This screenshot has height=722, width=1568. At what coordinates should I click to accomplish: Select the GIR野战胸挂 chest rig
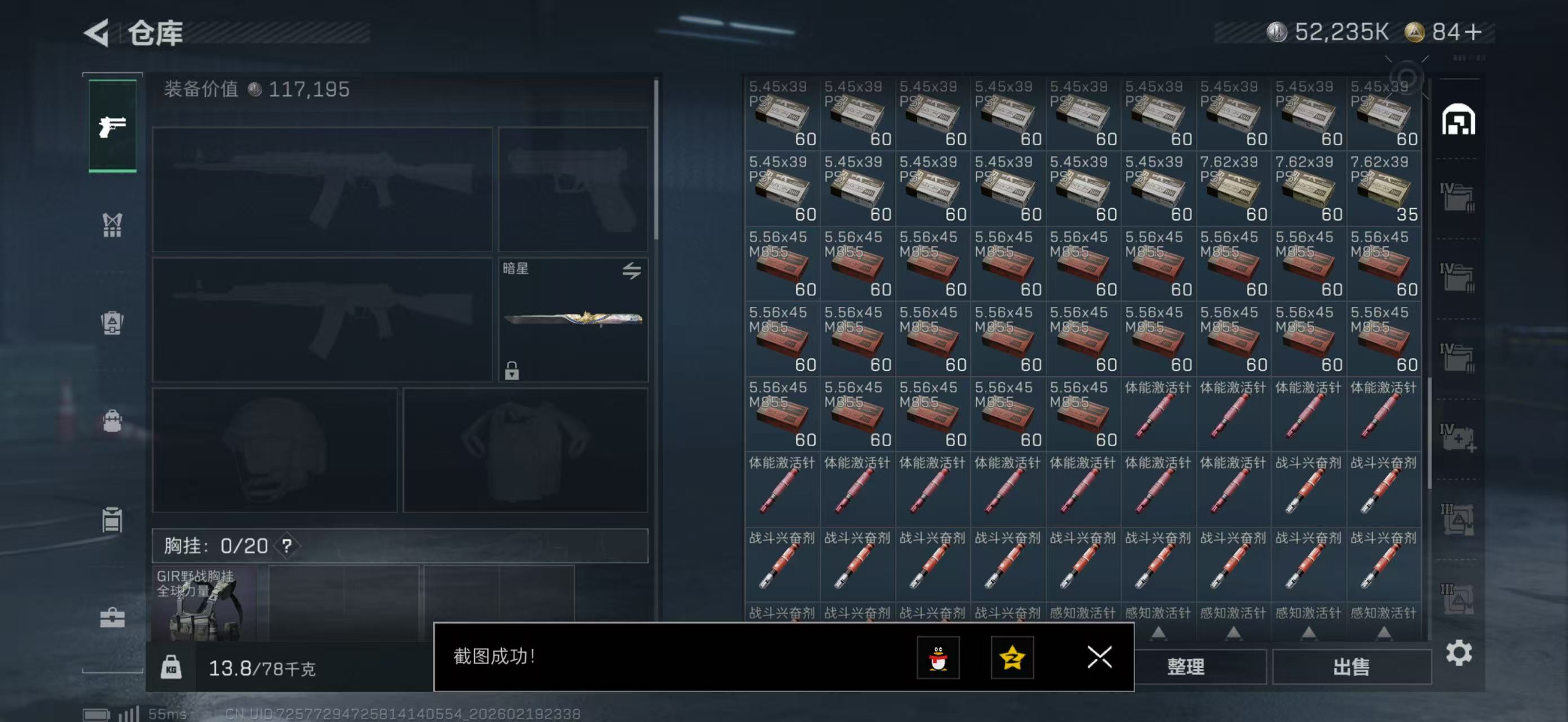pyautogui.click(x=204, y=604)
